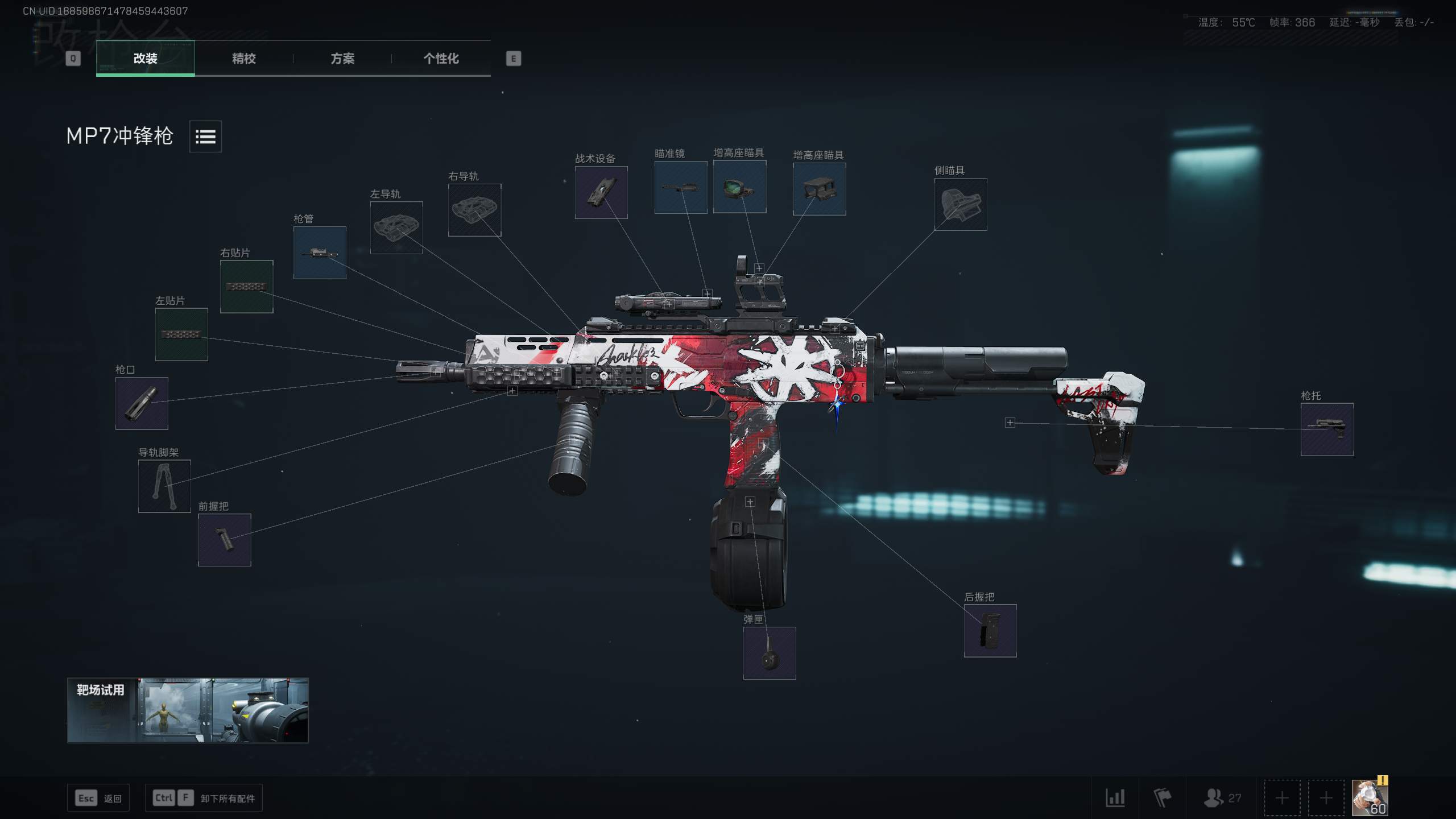Screen dimensions: 1456x819
Task: Open the 侧瞄具 side sight slot
Action: [961, 204]
